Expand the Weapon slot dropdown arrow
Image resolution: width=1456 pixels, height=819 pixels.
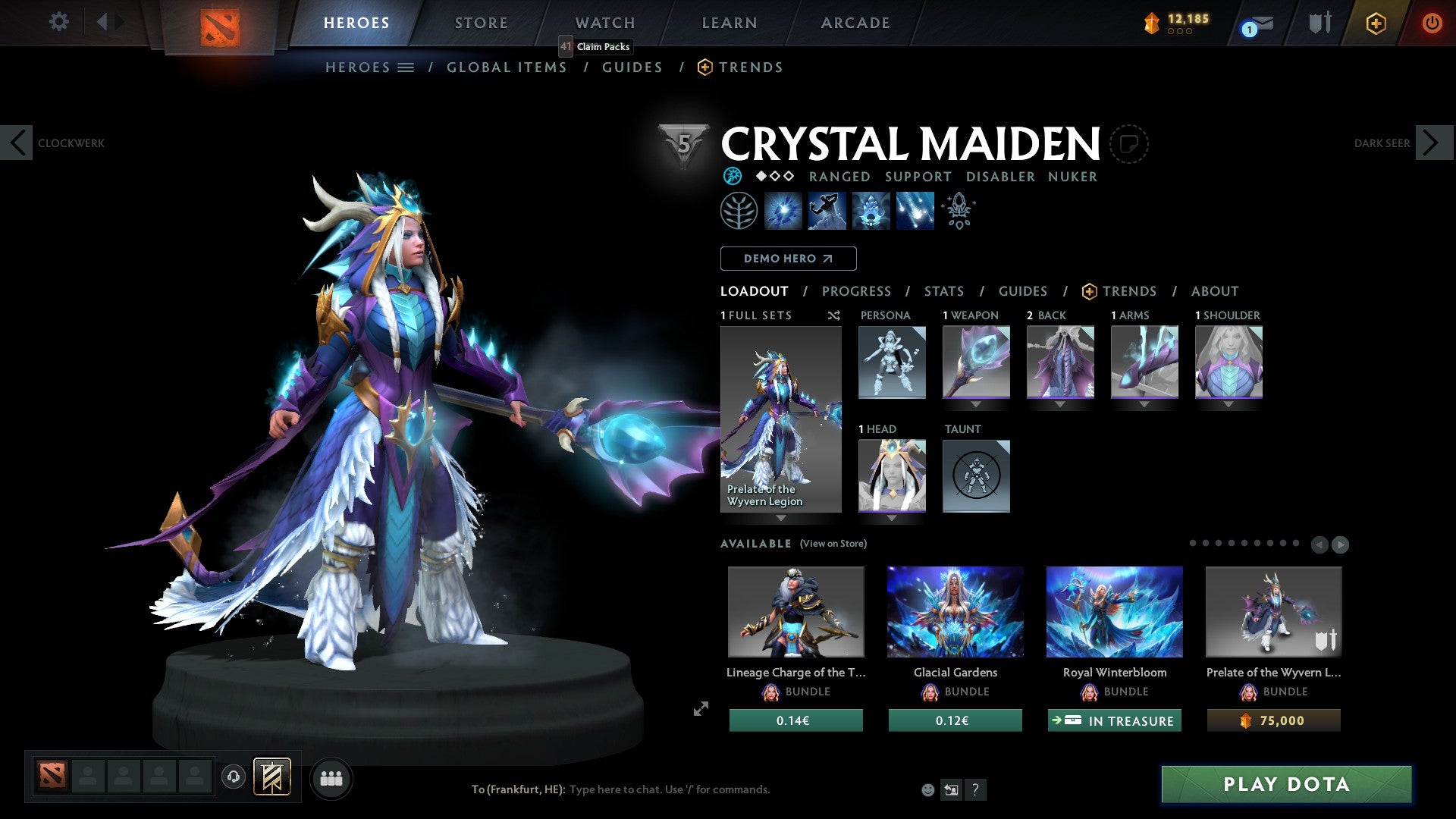[976, 404]
